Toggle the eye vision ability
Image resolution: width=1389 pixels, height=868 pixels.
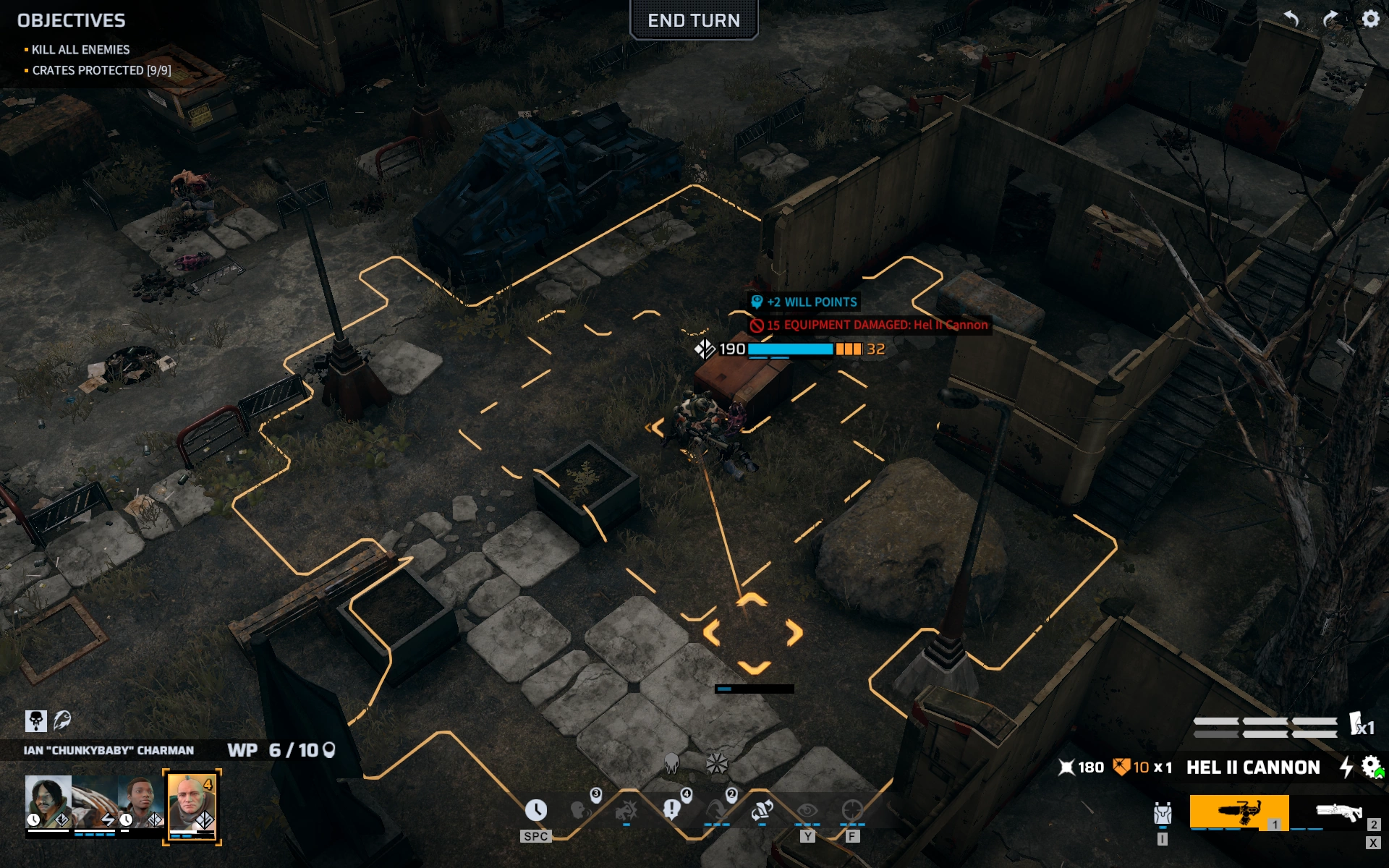click(807, 810)
